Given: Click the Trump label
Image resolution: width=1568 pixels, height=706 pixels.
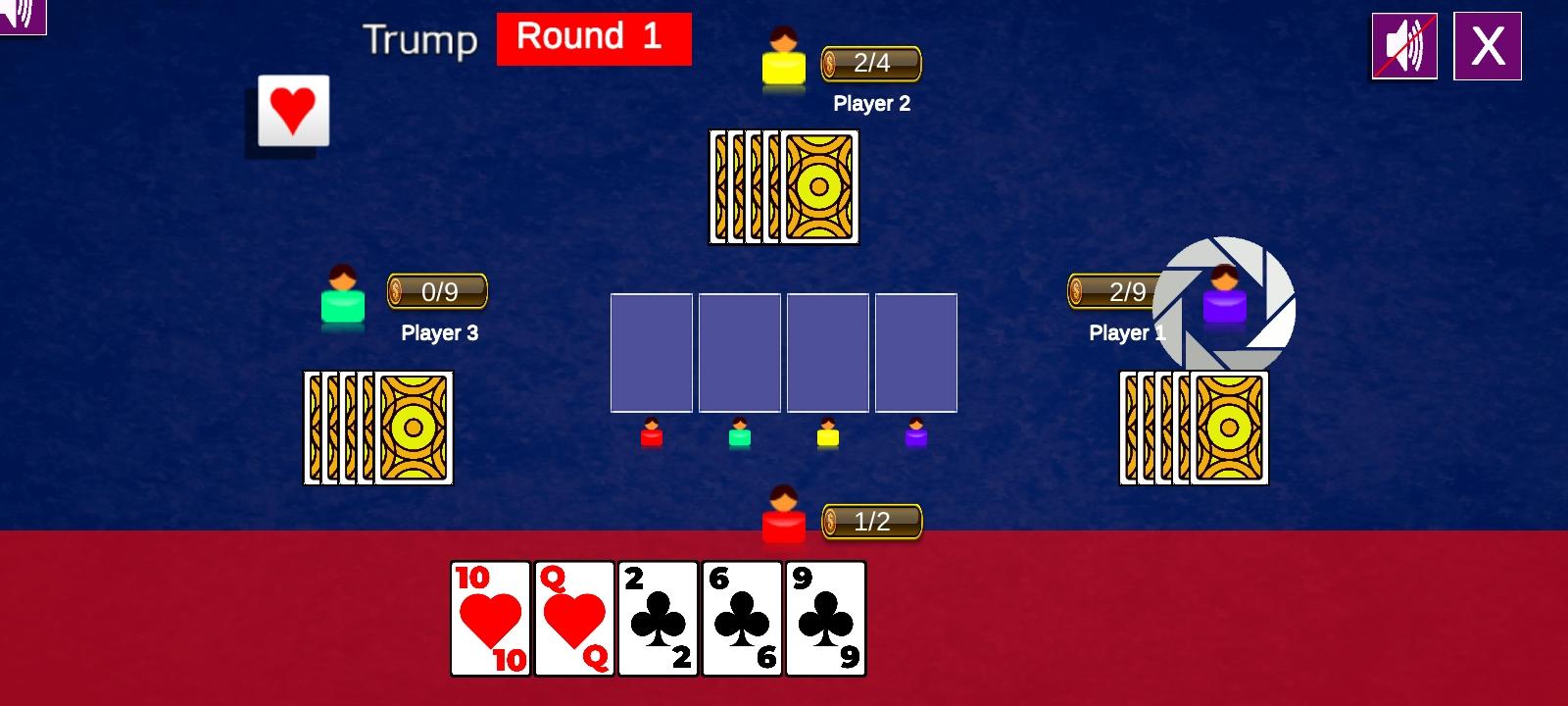Looking at the screenshot, I should pyautogui.click(x=419, y=39).
